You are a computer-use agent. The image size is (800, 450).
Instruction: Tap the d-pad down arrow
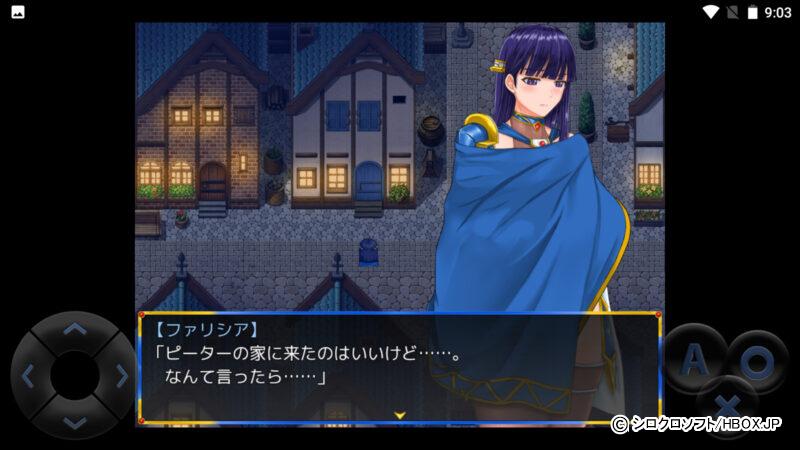[x=74, y=421]
